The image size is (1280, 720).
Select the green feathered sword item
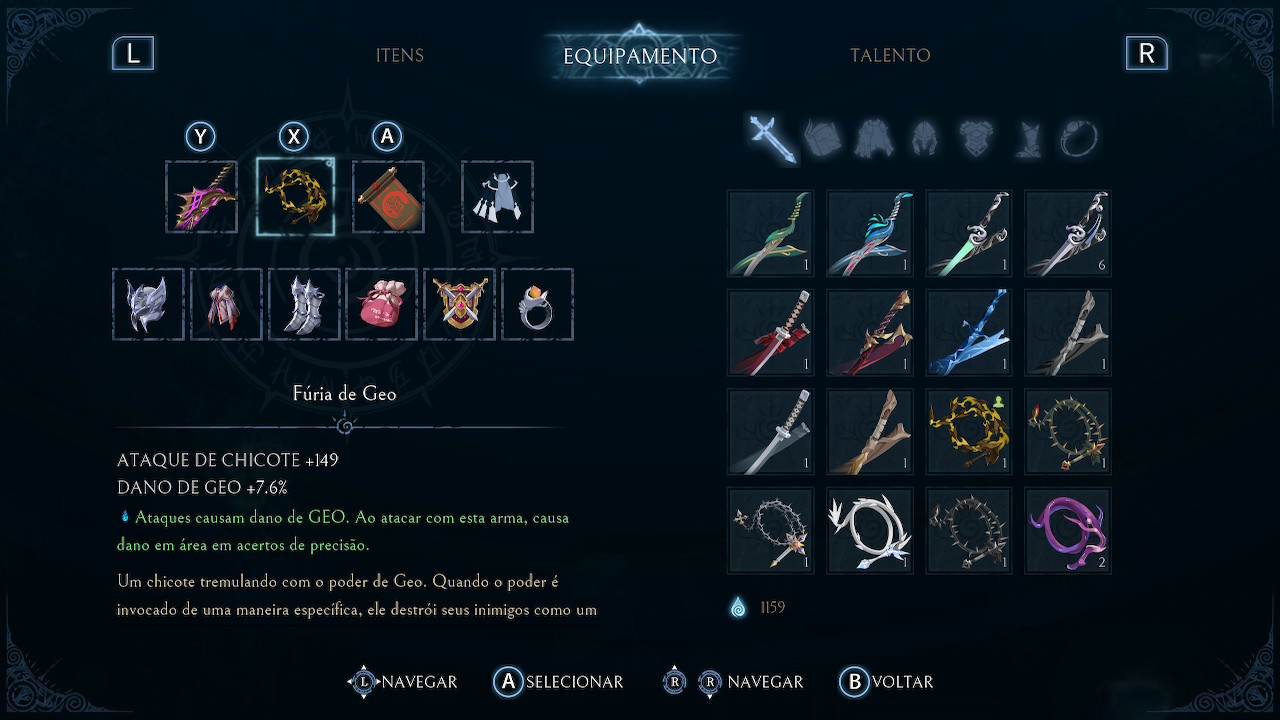(x=770, y=233)
